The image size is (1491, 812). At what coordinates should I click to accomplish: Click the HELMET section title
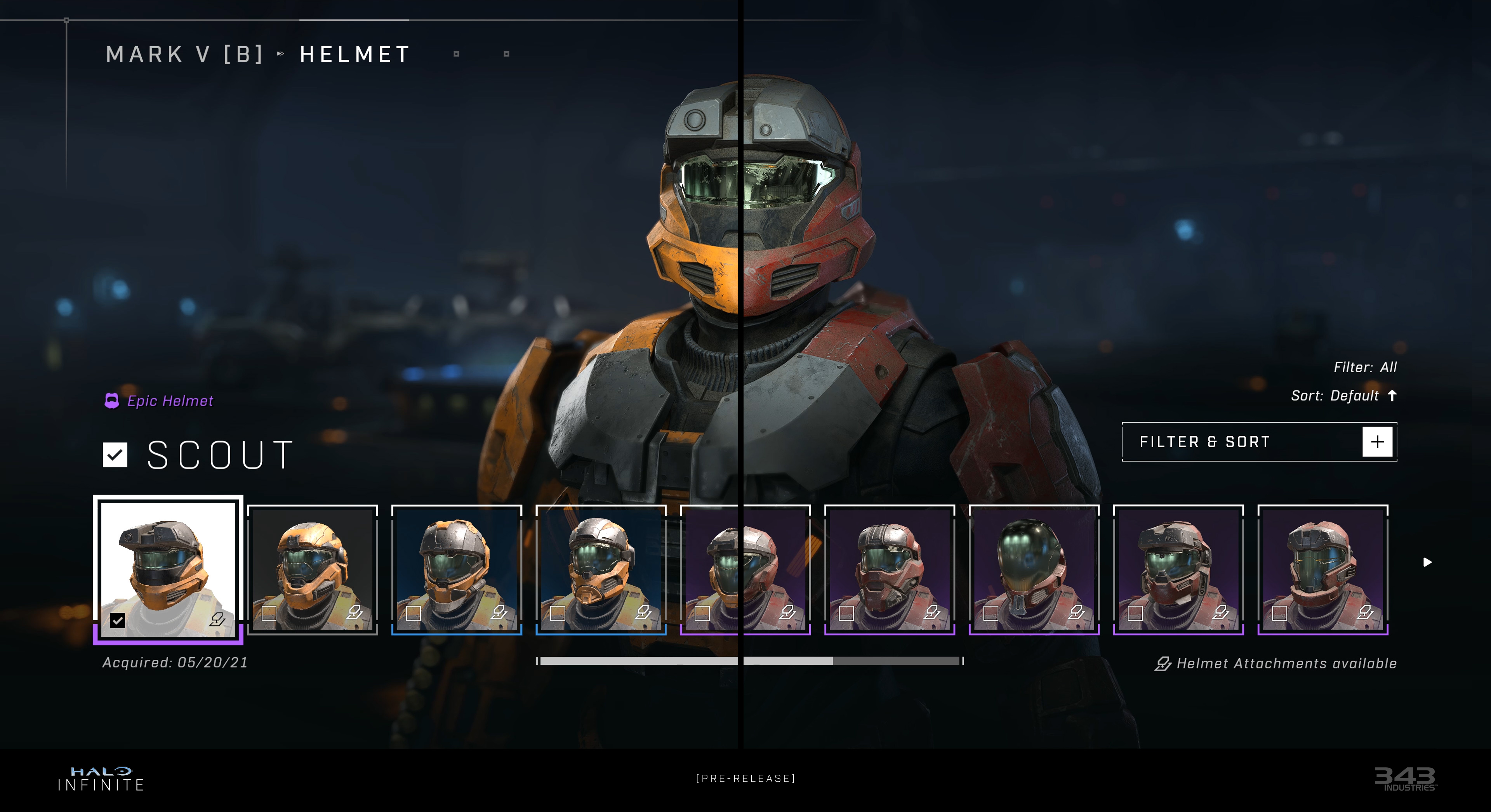355,54
